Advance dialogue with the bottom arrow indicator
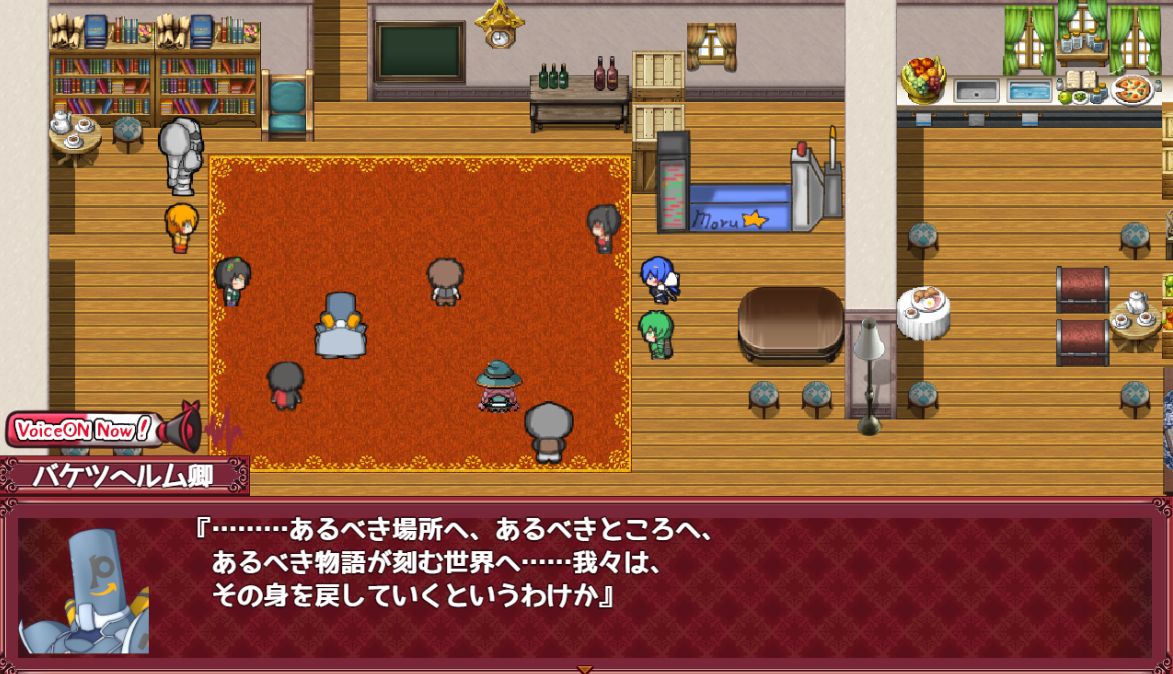 pyautogui.click(x=585, y=668)
